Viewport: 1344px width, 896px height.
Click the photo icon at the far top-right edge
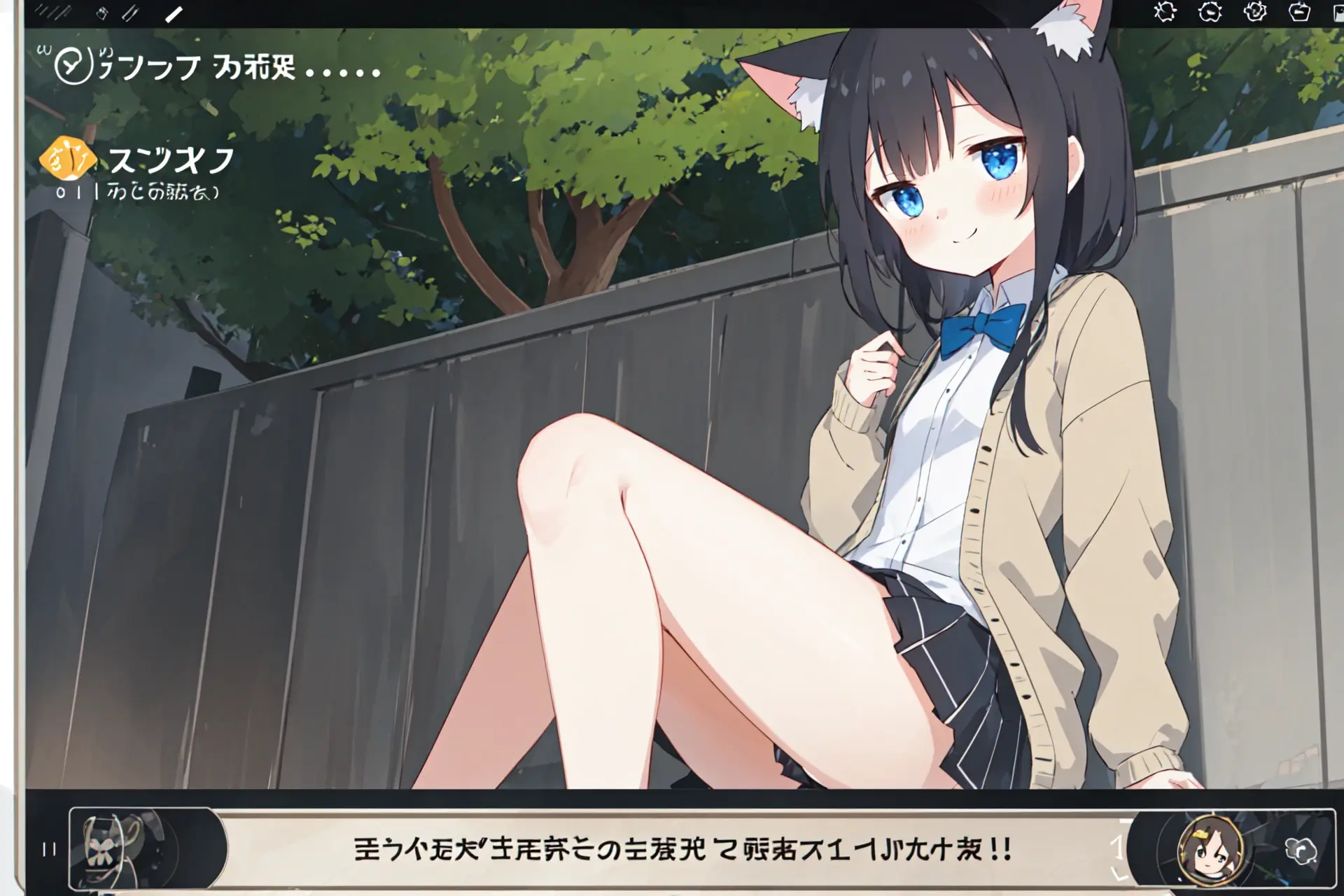[x=1338, y=11]
